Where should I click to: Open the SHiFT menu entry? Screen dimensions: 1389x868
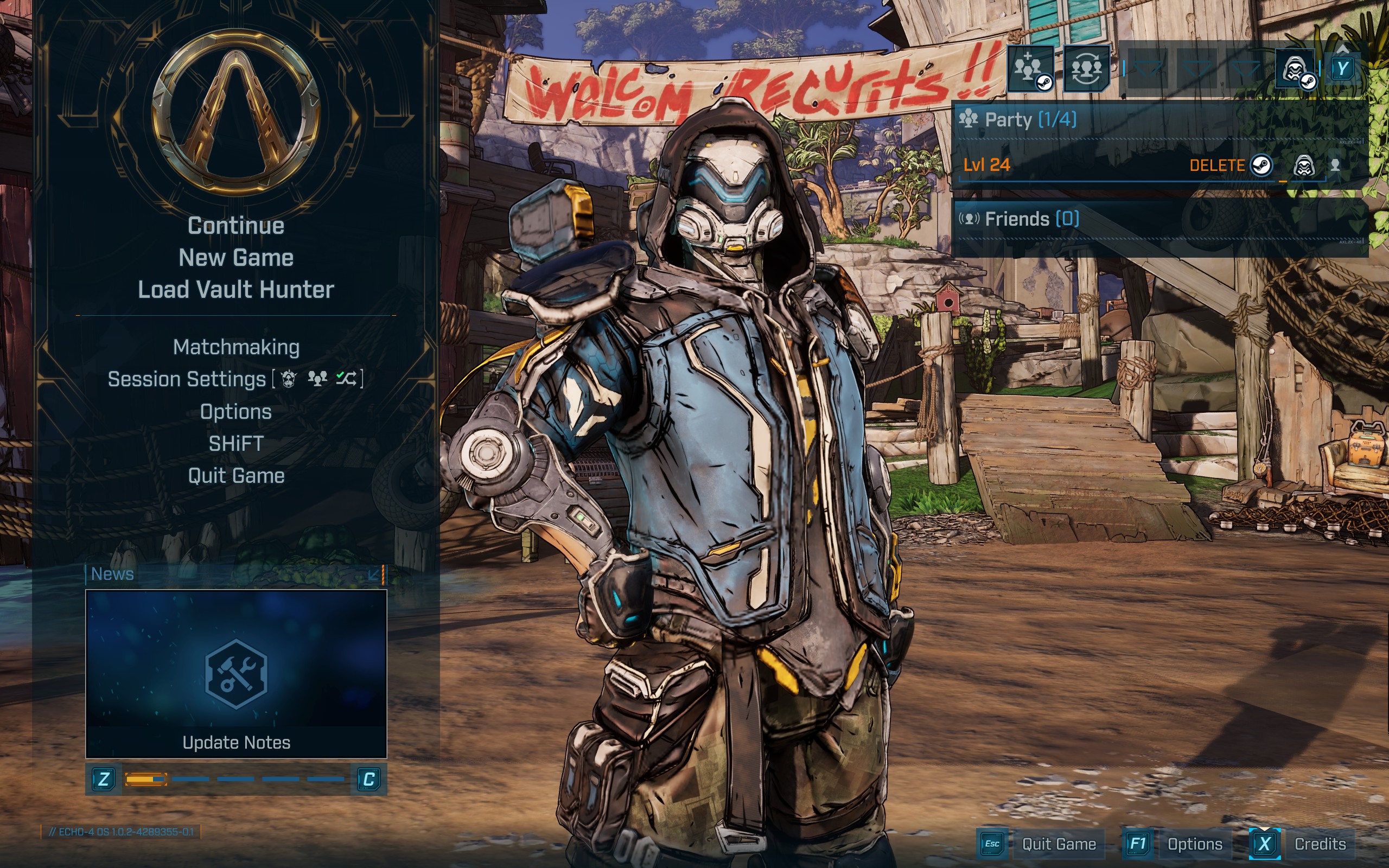click(x=236, y=444)
